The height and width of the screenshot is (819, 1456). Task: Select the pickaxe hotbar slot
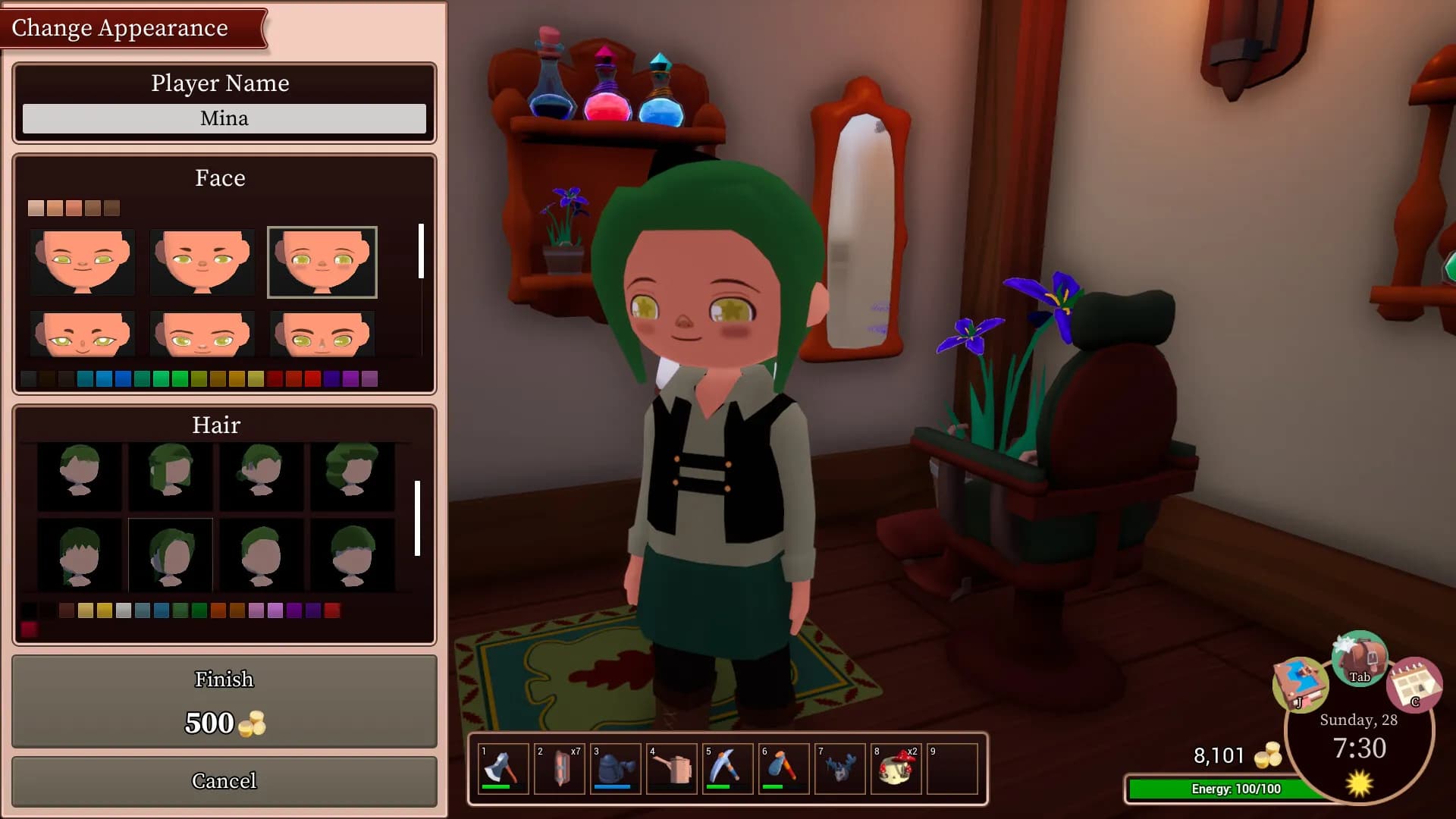pyautogui.click(x=728, y=769)
